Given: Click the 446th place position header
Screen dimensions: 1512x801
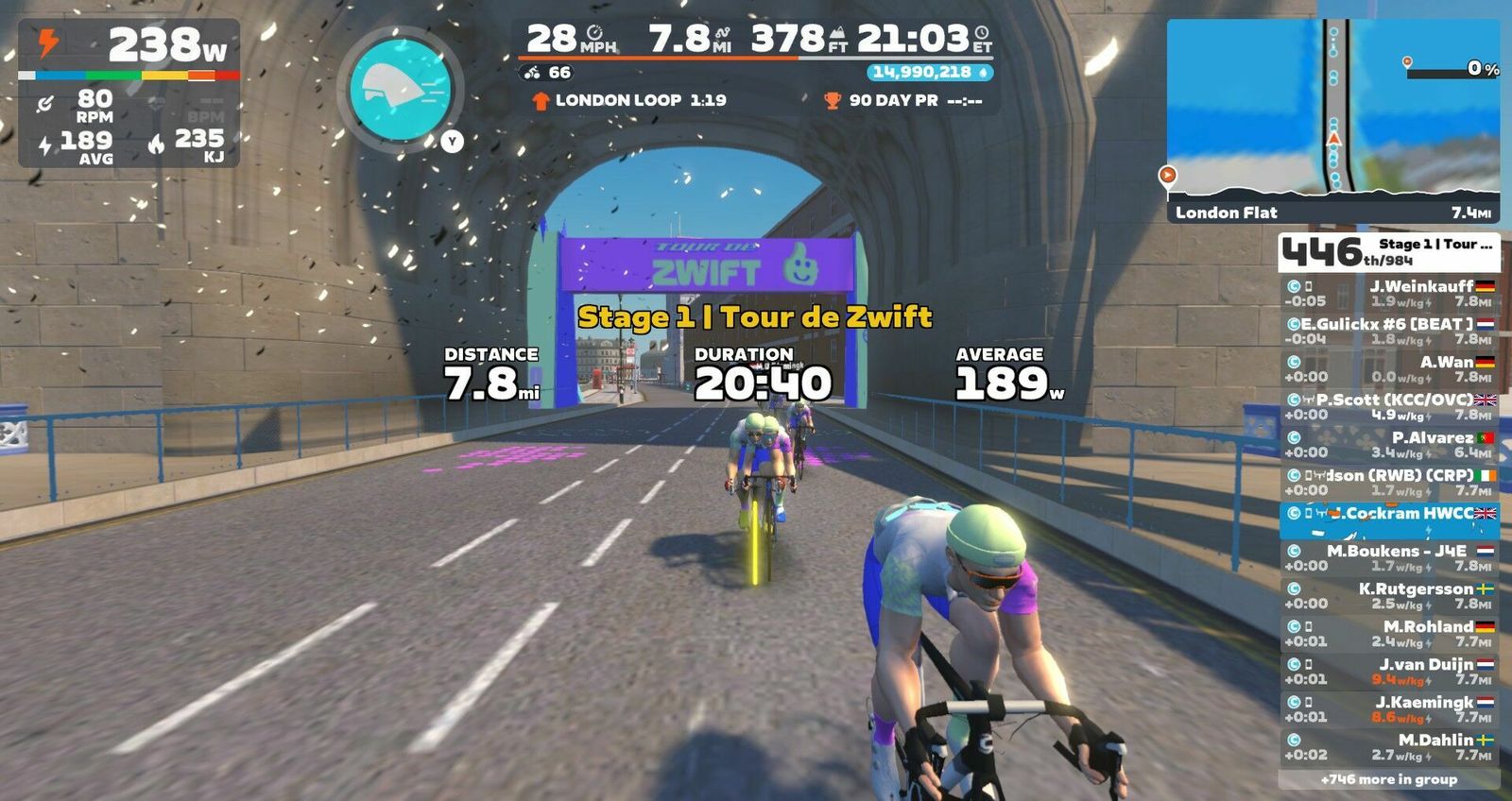Looking at the screenshot, I should pos(1388,252).
